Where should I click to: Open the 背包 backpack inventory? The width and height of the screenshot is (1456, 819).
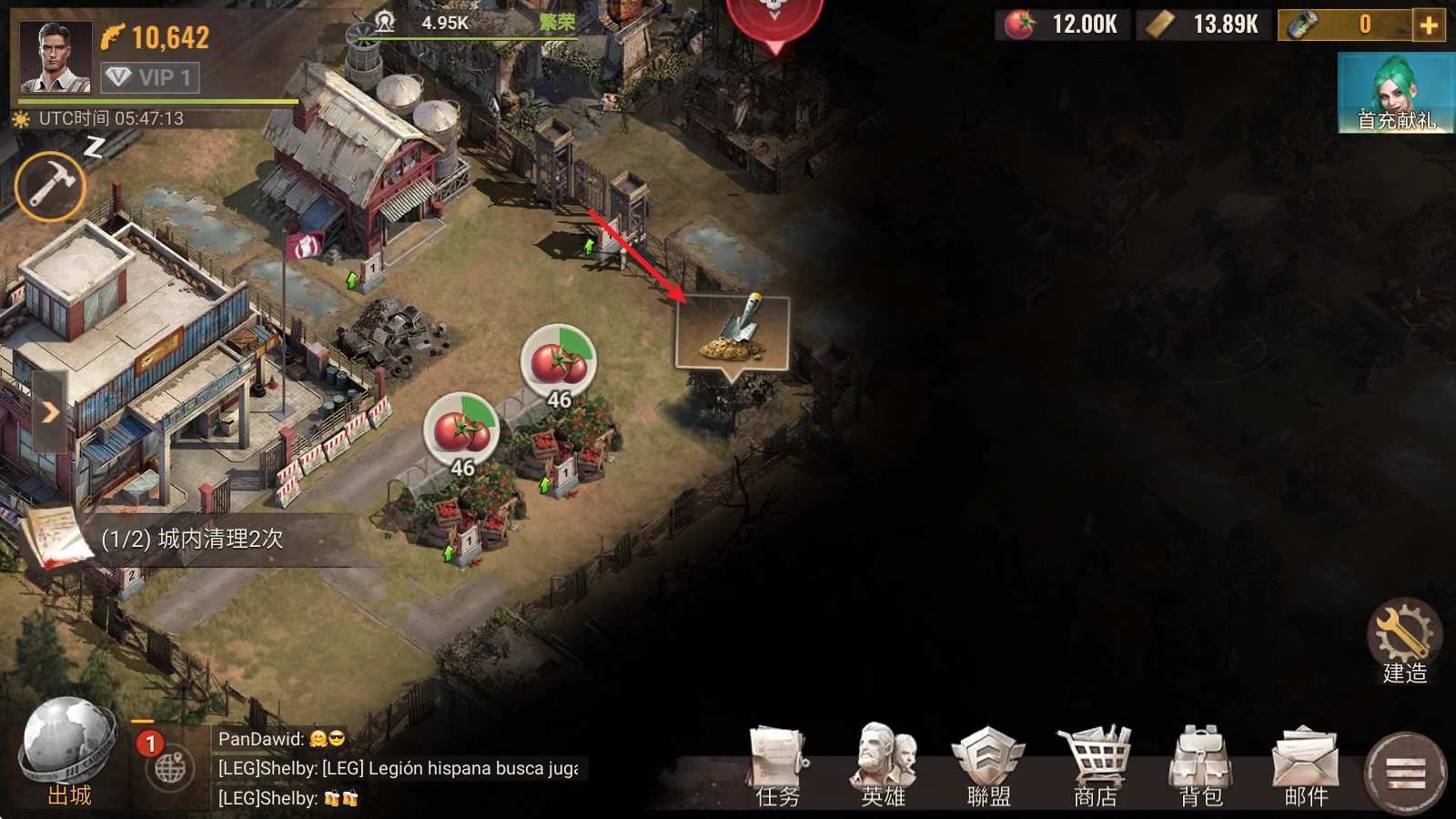pos(1200,766)
